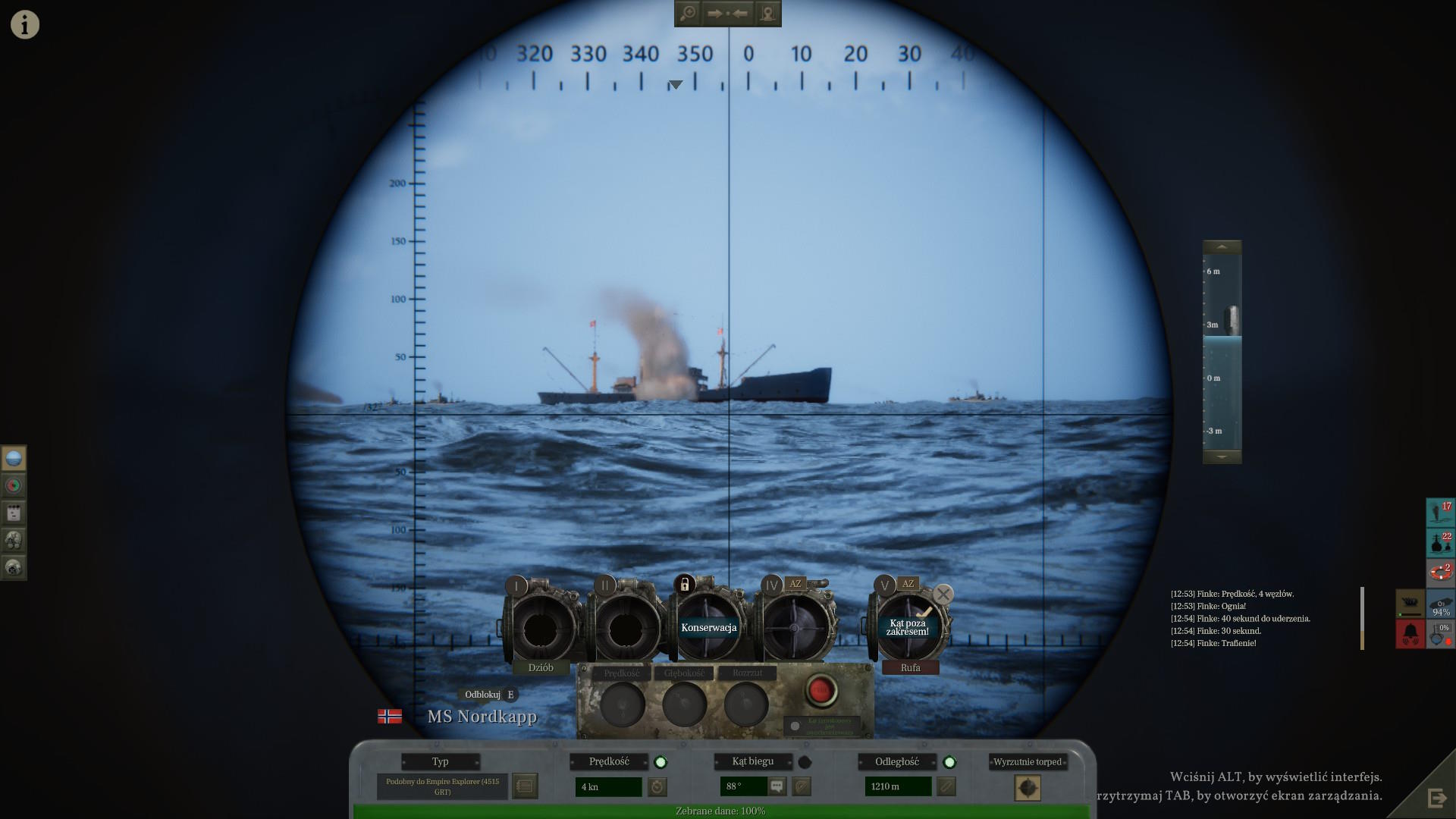
Task: Open the exit arrow in bottom corner
Action: [1436, 798]
